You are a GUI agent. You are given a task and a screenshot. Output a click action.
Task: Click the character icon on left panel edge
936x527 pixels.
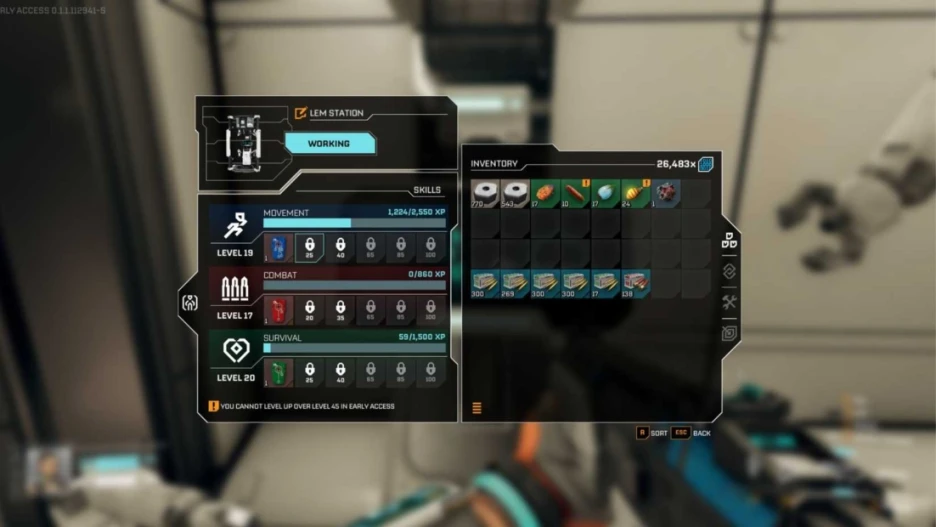click(x=189, y=302)
